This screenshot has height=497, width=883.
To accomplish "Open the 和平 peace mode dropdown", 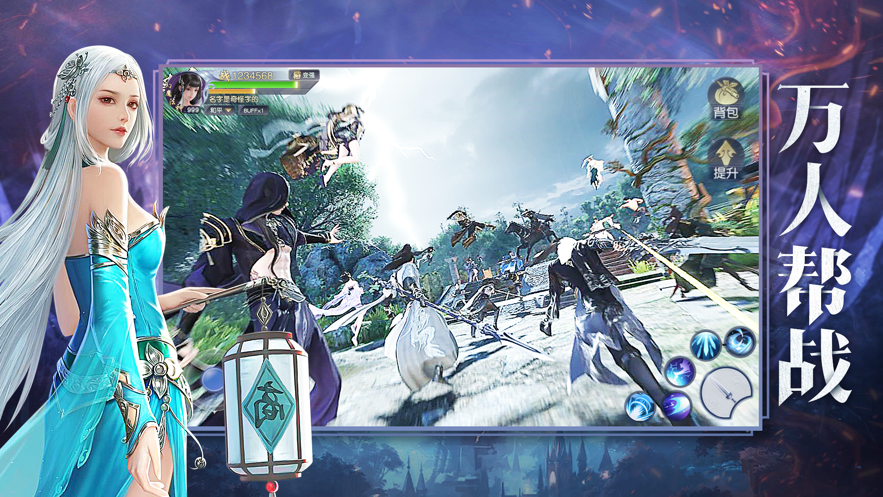I will click(222, 111).
